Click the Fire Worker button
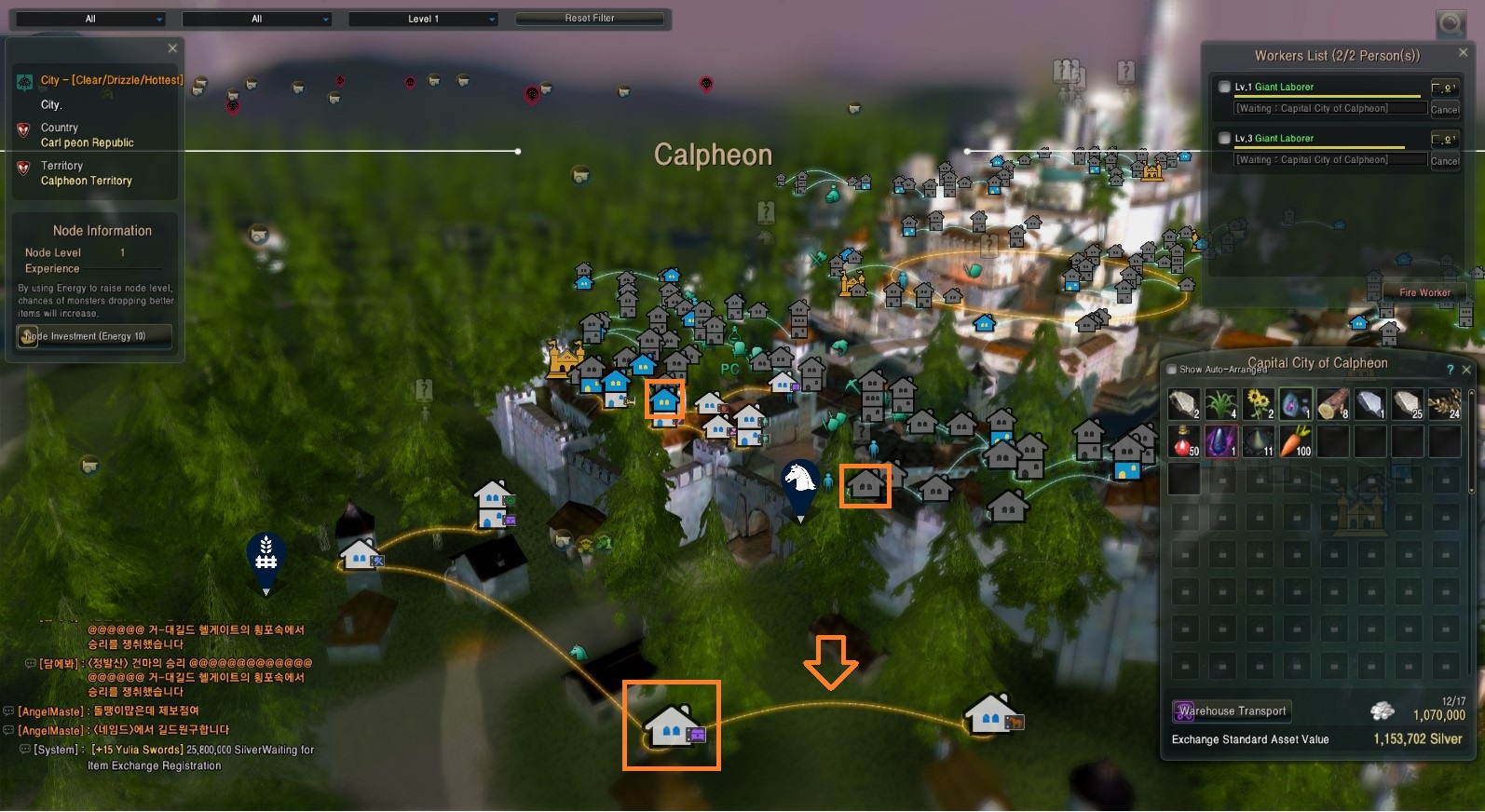This screenshot has width=1485, height=812. click(x=1424, y=292)
